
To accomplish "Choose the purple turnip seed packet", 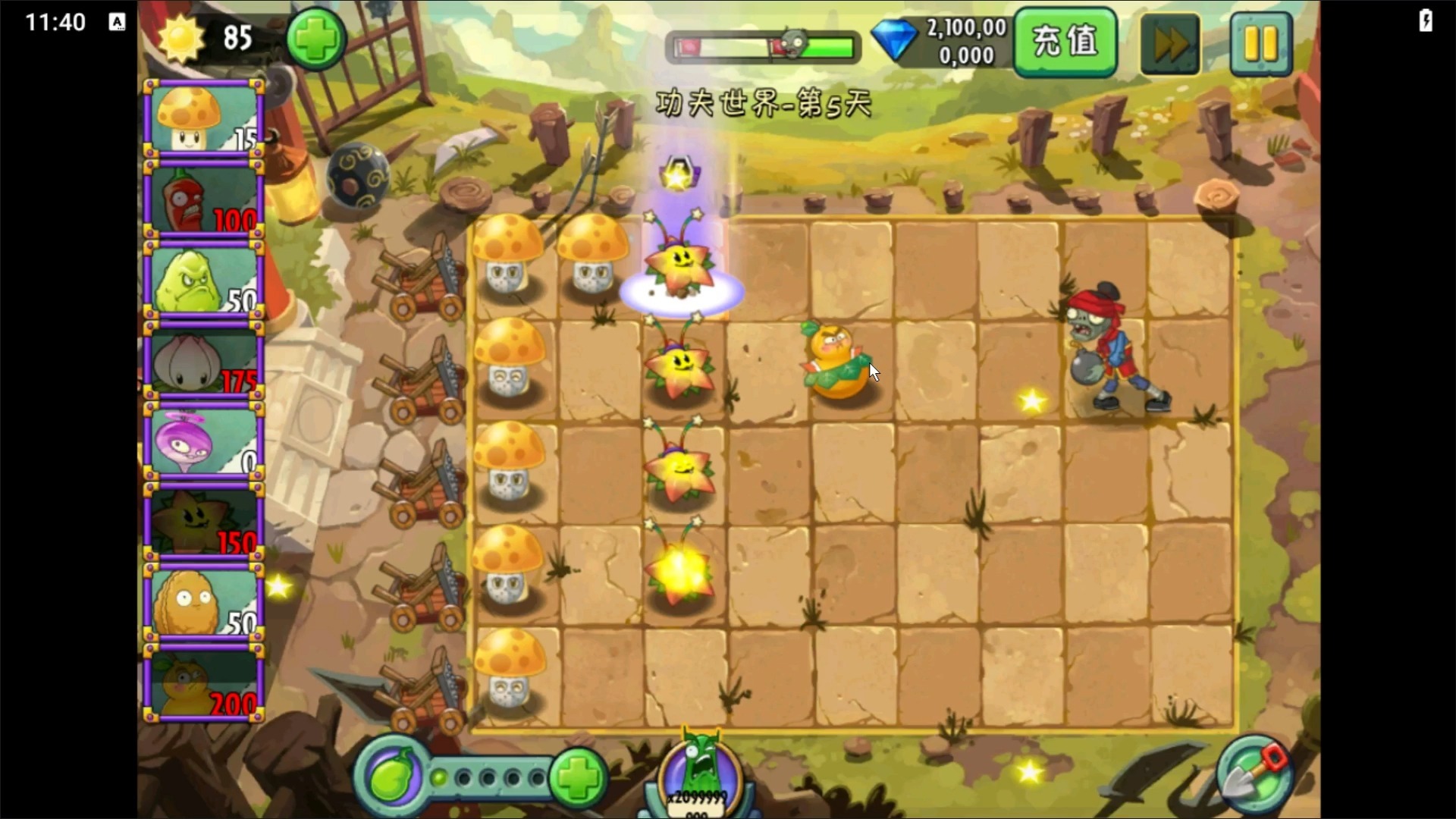I will coord(202,443).
